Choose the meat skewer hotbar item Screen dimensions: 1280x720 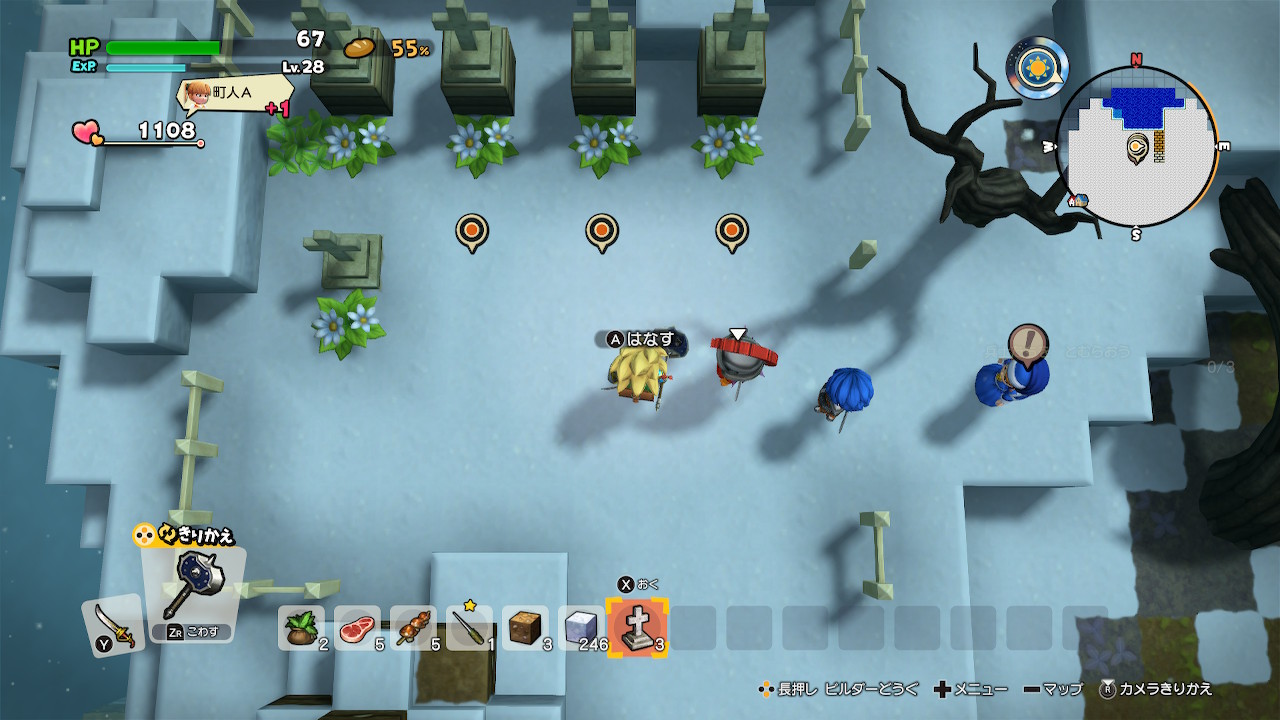pos(413,628)
